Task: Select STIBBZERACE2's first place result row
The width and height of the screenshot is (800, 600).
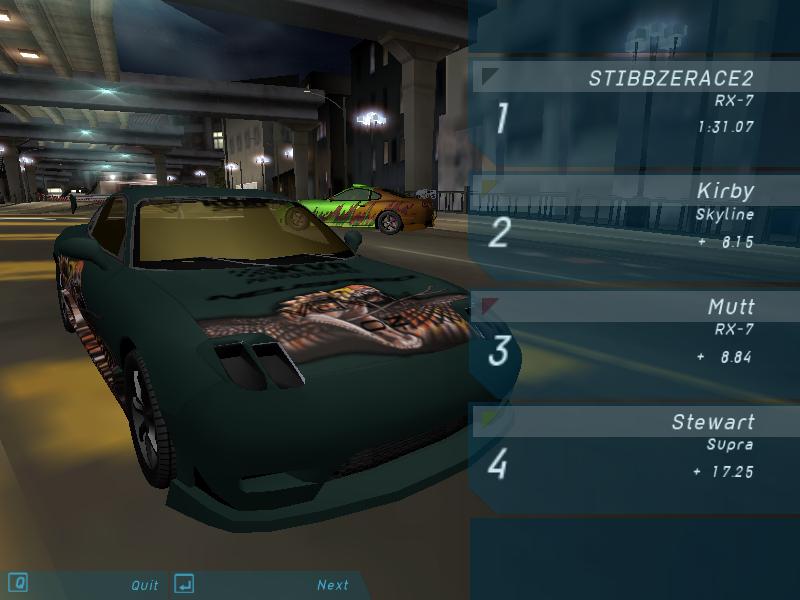Action: point(634,104)
